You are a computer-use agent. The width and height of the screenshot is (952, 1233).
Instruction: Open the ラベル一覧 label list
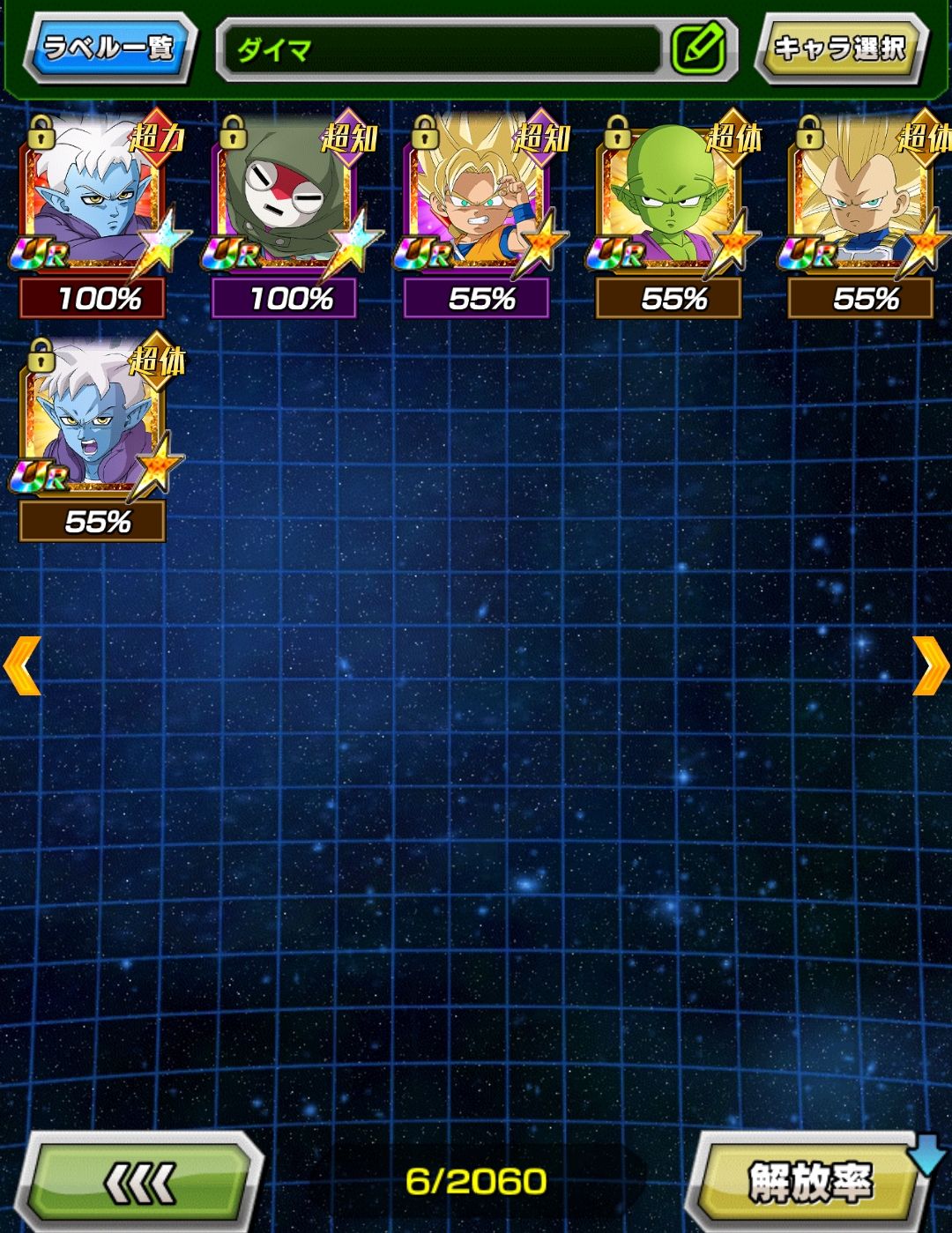[x=108, y=48]
